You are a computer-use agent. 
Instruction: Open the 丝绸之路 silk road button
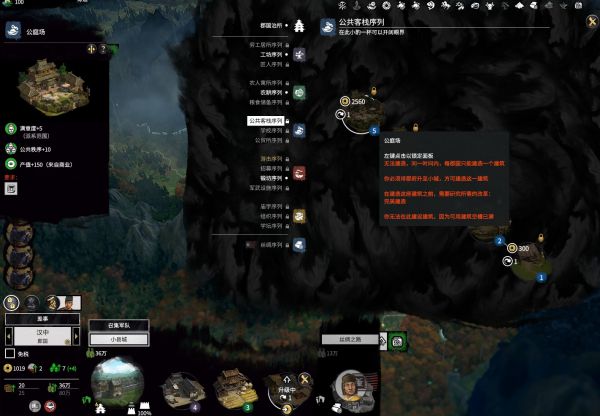[354, 340]
